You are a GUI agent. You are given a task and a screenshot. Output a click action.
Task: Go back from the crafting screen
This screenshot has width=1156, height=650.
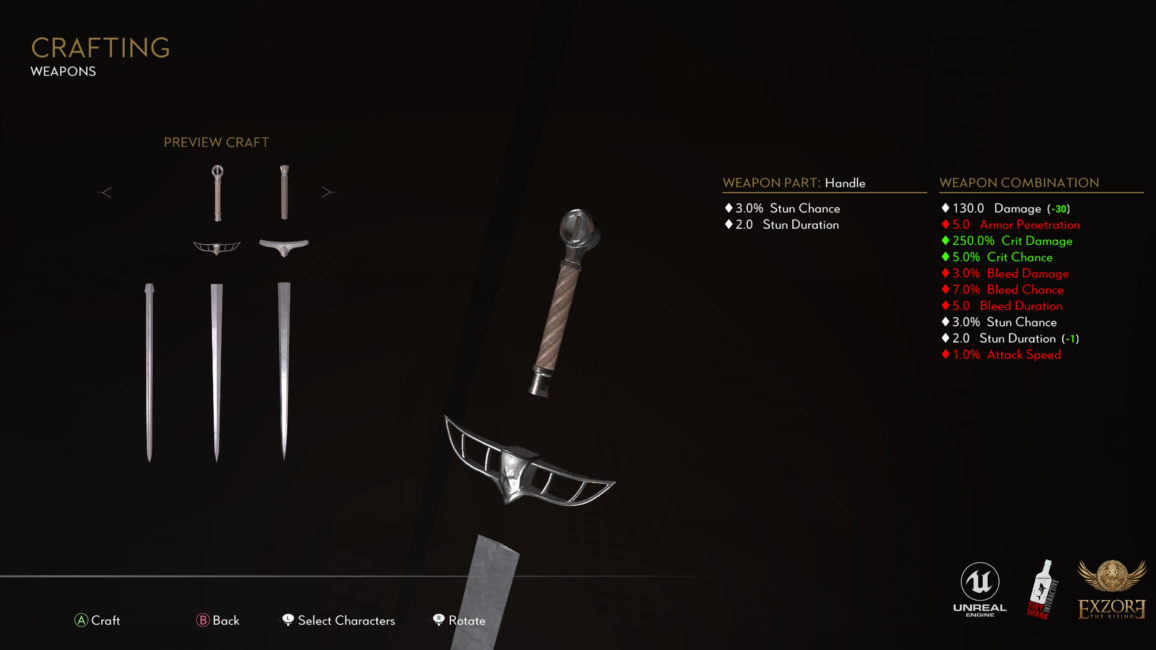218,620
